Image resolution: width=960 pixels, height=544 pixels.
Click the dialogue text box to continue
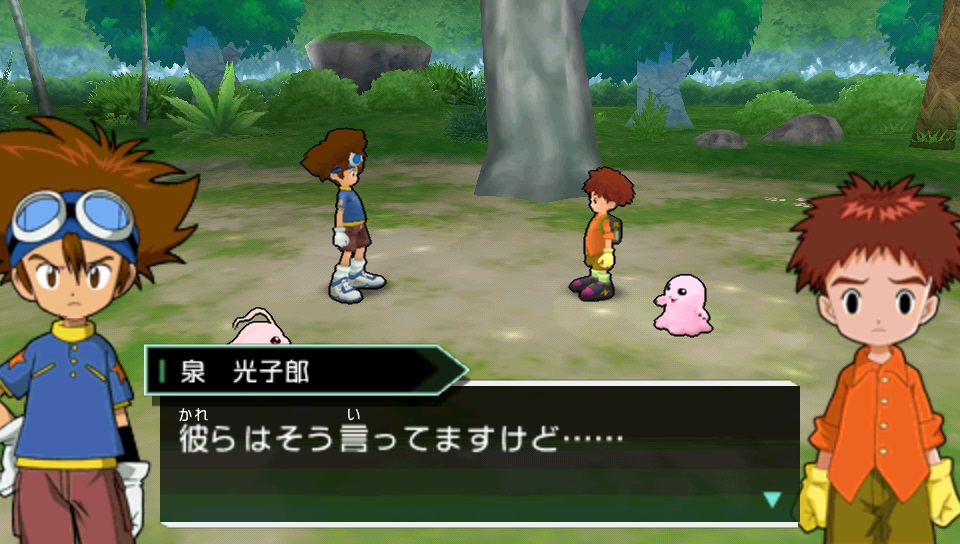(480, 455)
